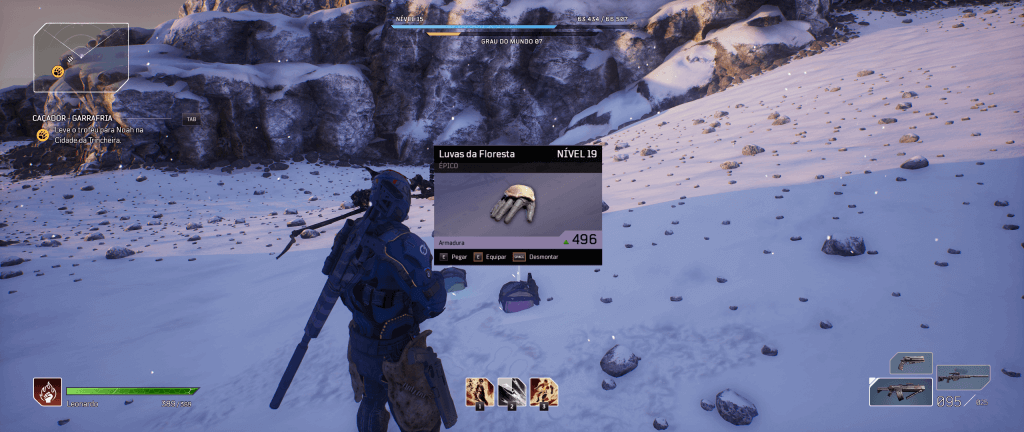
Task: Select the revolver sidearm weapon slot
Action: [x=910, y=362]
